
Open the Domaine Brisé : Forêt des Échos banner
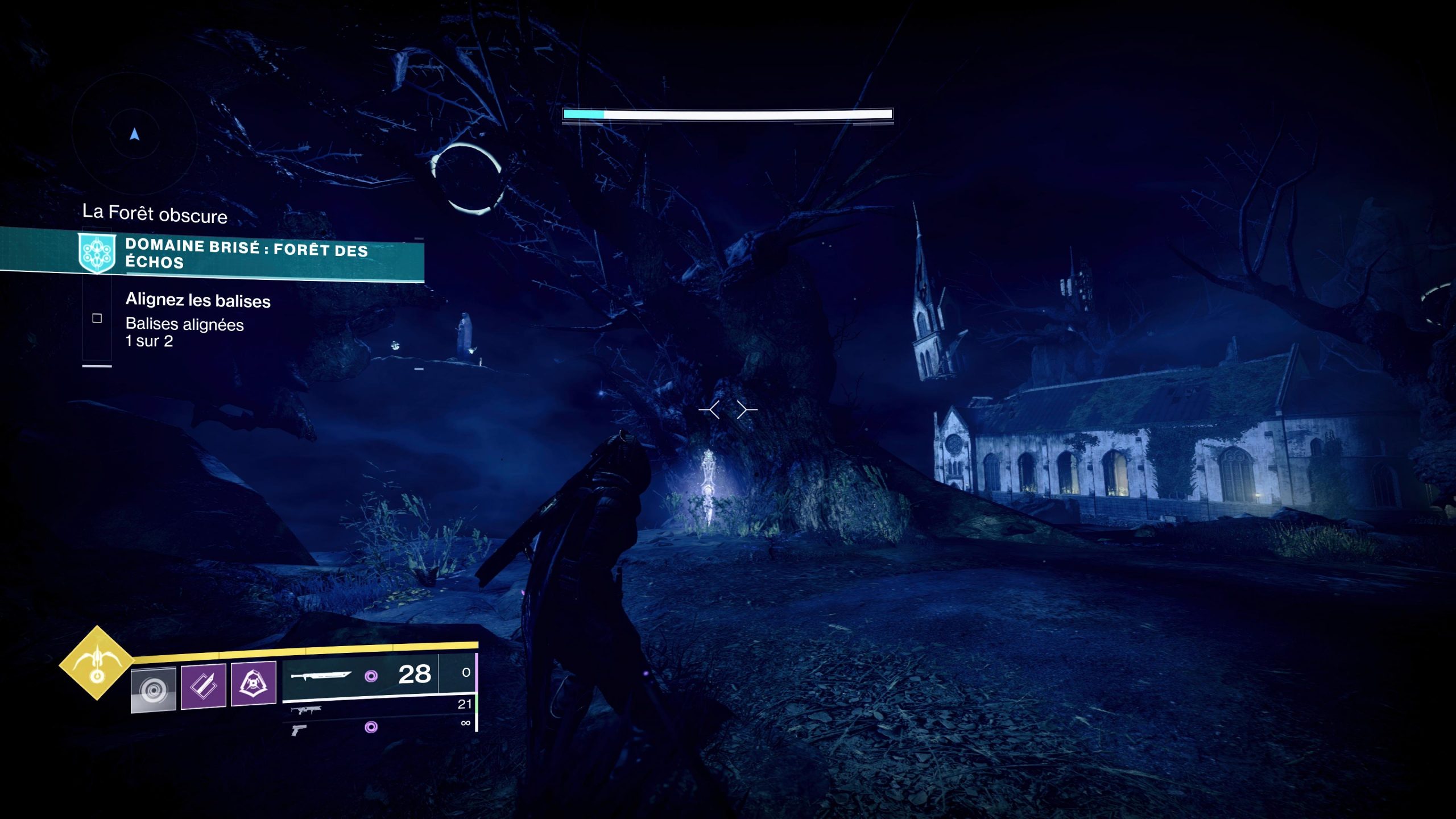pyautogui.click(x=246, y=254)
